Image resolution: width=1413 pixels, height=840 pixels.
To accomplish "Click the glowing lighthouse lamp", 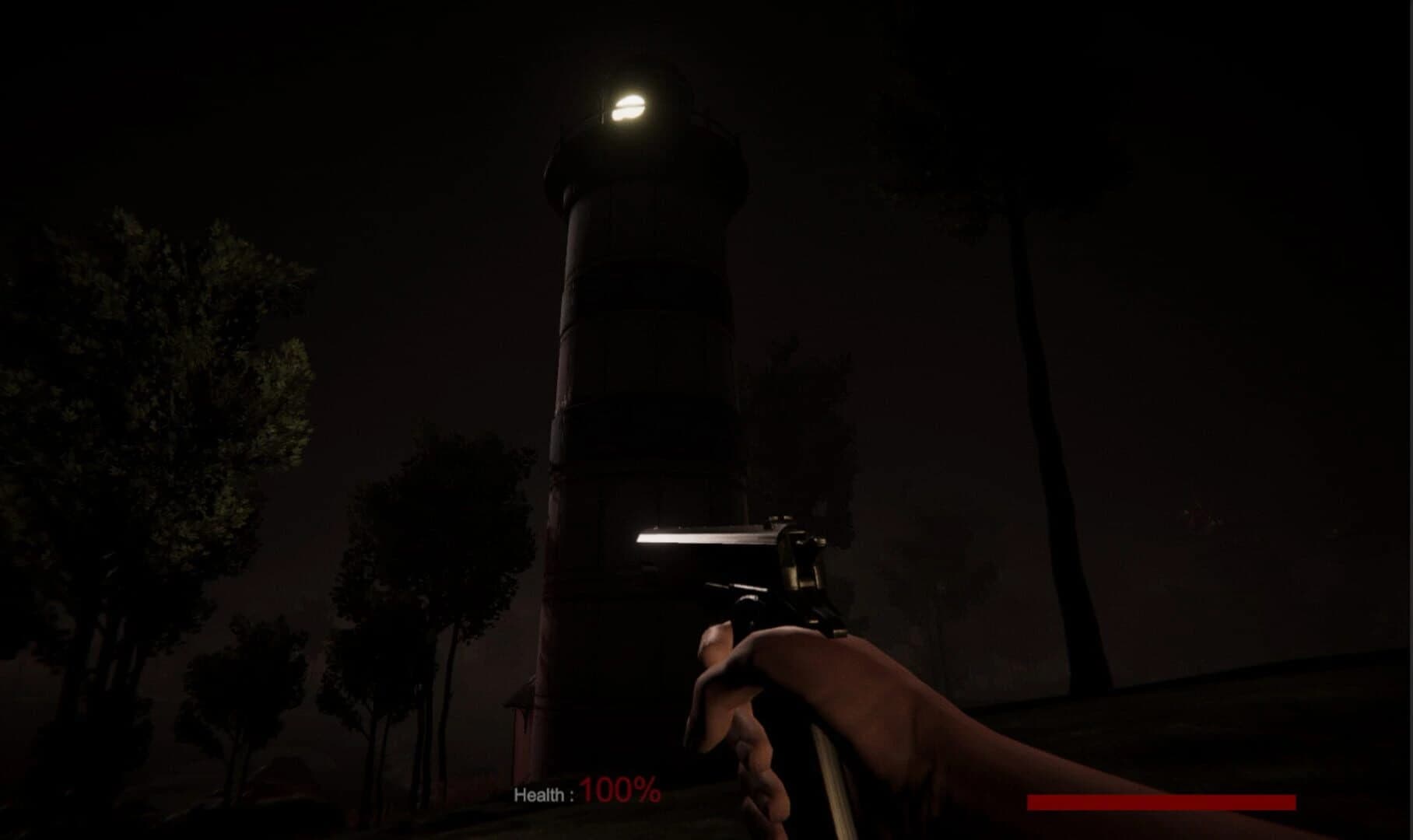I will tap(632, 103).
